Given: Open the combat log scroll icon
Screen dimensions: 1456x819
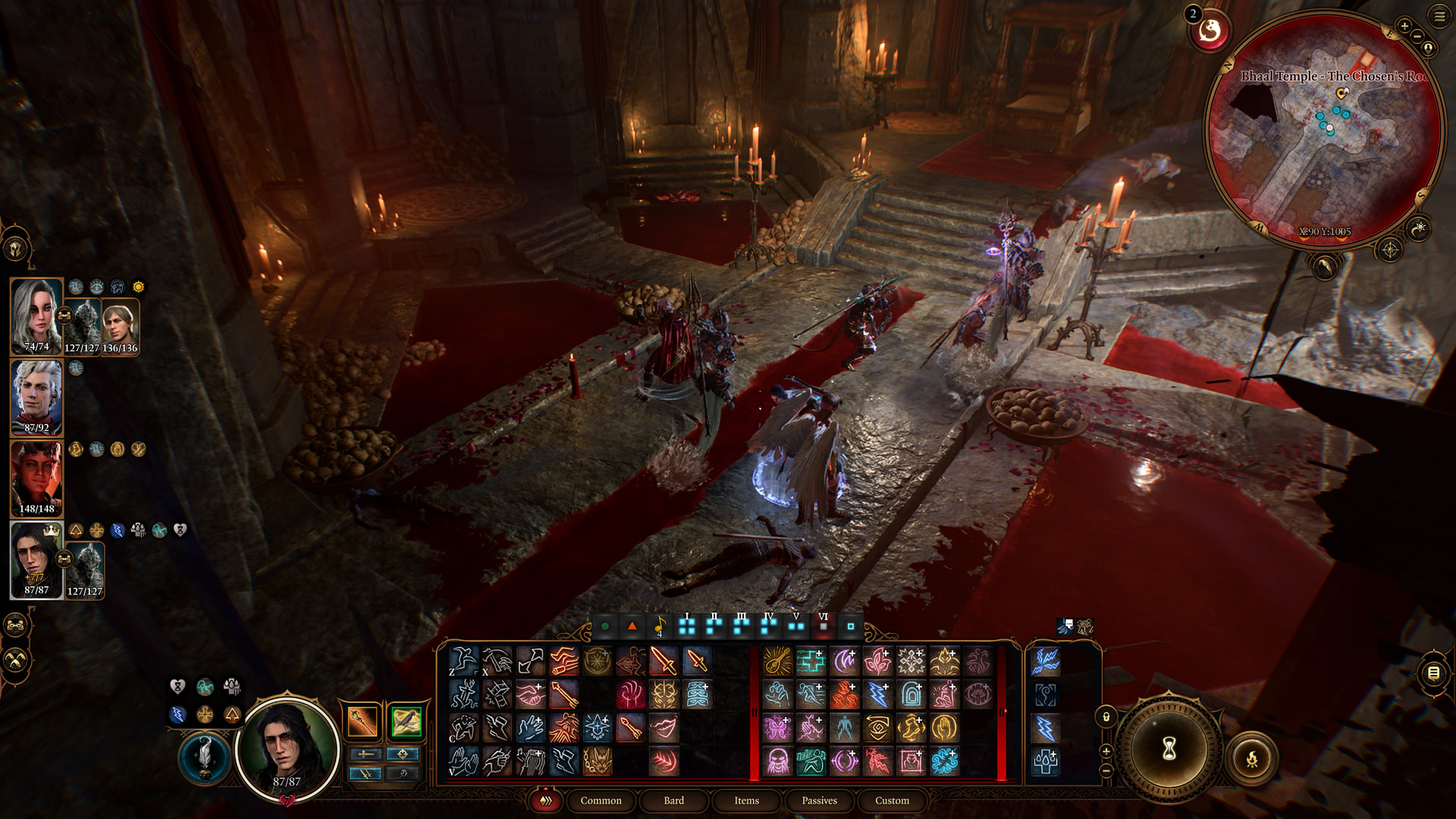Looking at the screenshot, I should [x=1433, y=673].
